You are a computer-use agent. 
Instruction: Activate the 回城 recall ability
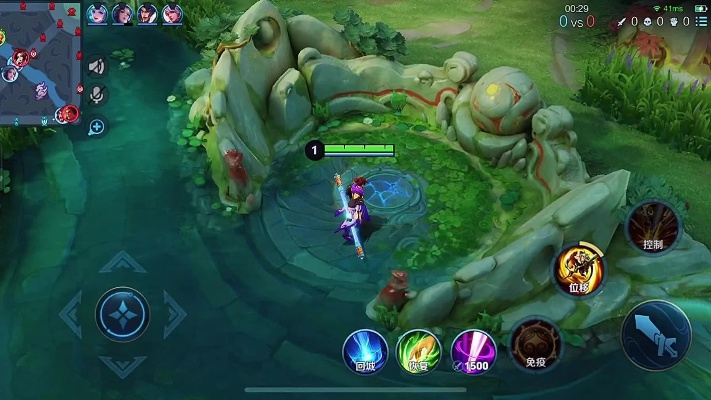[365, 350]
